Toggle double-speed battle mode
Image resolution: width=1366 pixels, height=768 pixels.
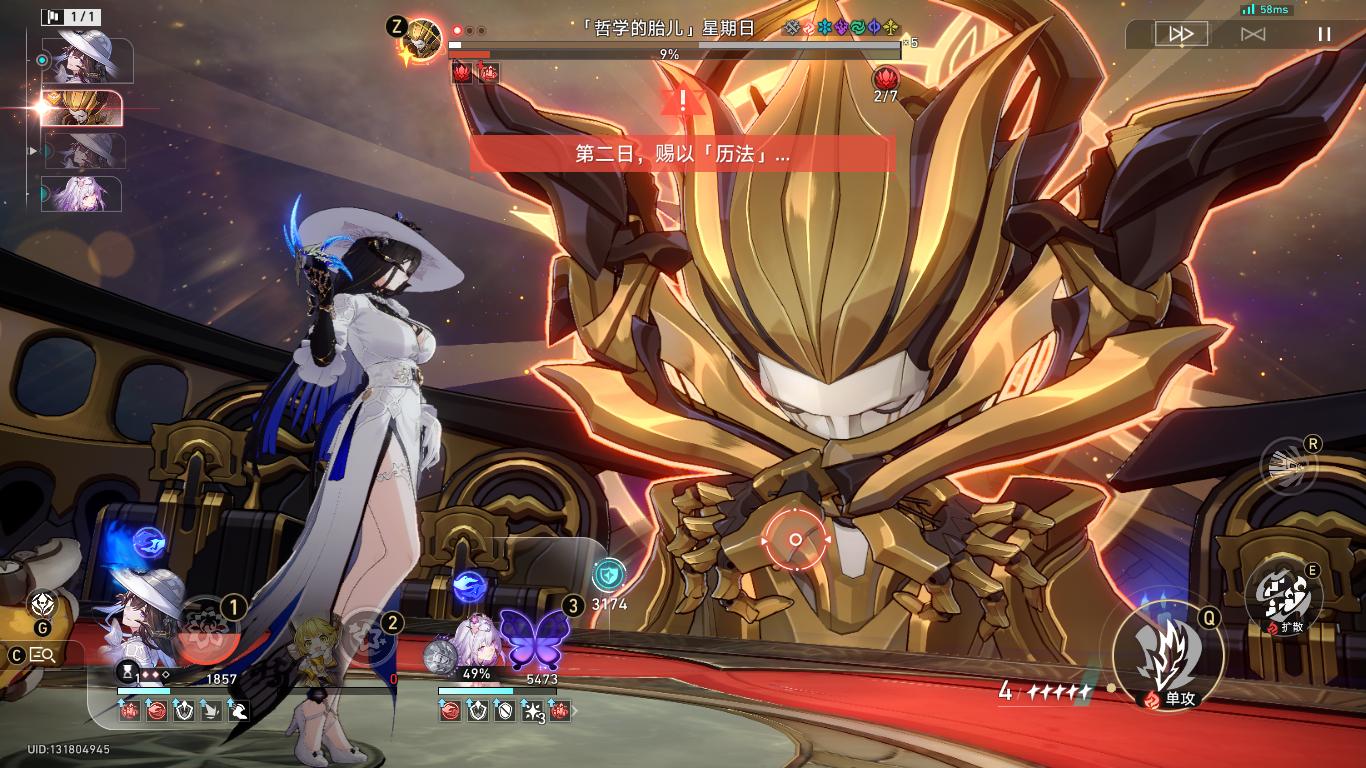[x=1181, y=34]
